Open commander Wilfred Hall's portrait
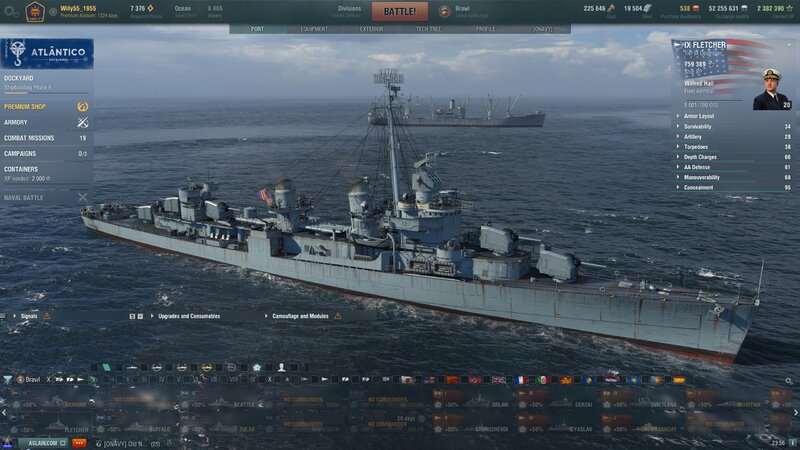 point(771,88)
